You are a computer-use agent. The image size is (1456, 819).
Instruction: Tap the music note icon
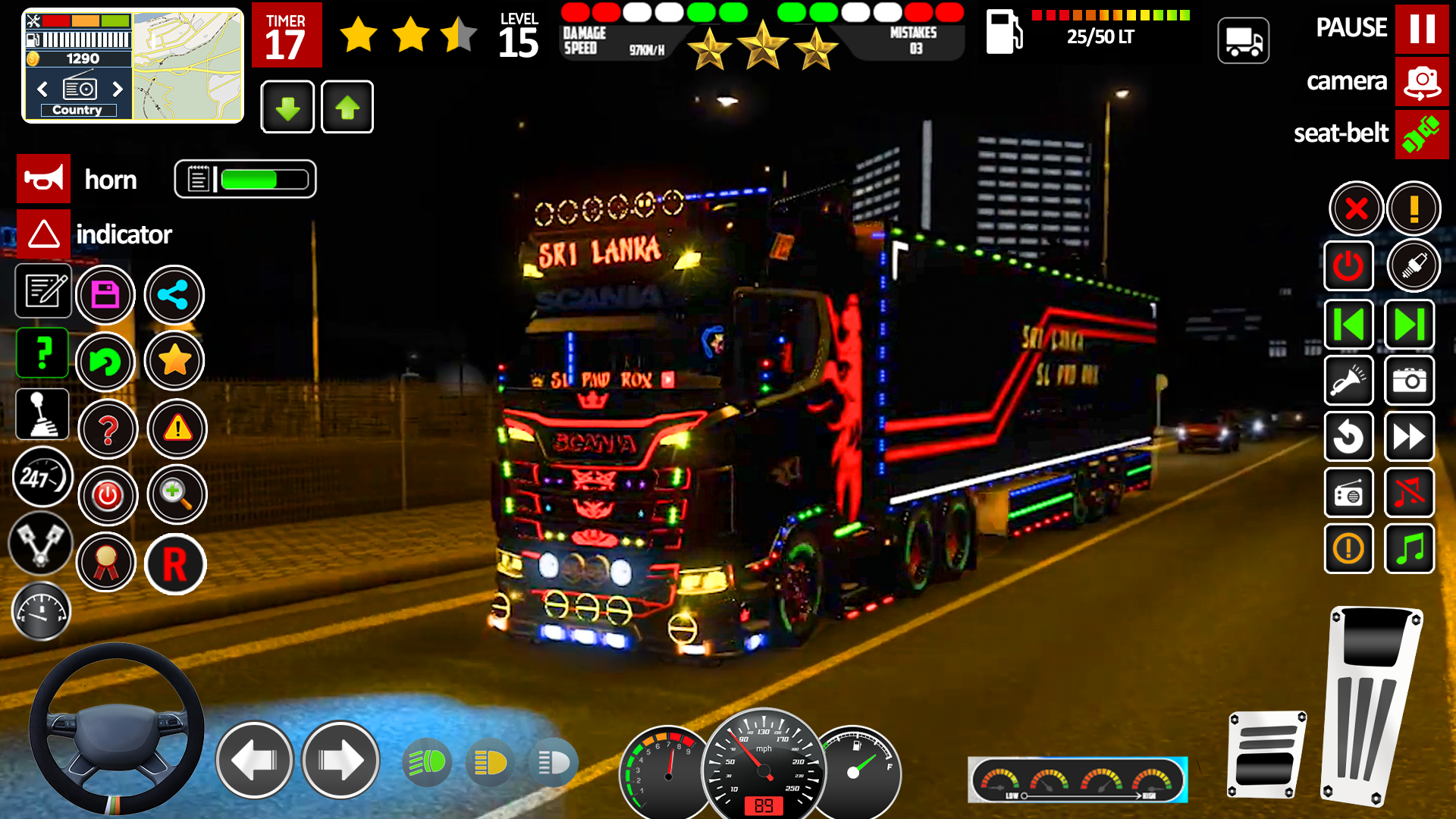tap(1409, 548)
